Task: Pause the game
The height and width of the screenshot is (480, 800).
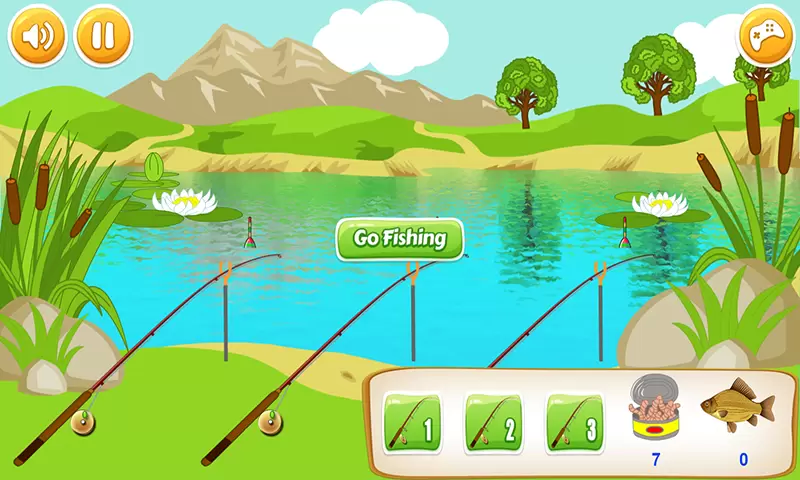Action: pyautogui.click(x=103, y=36)
